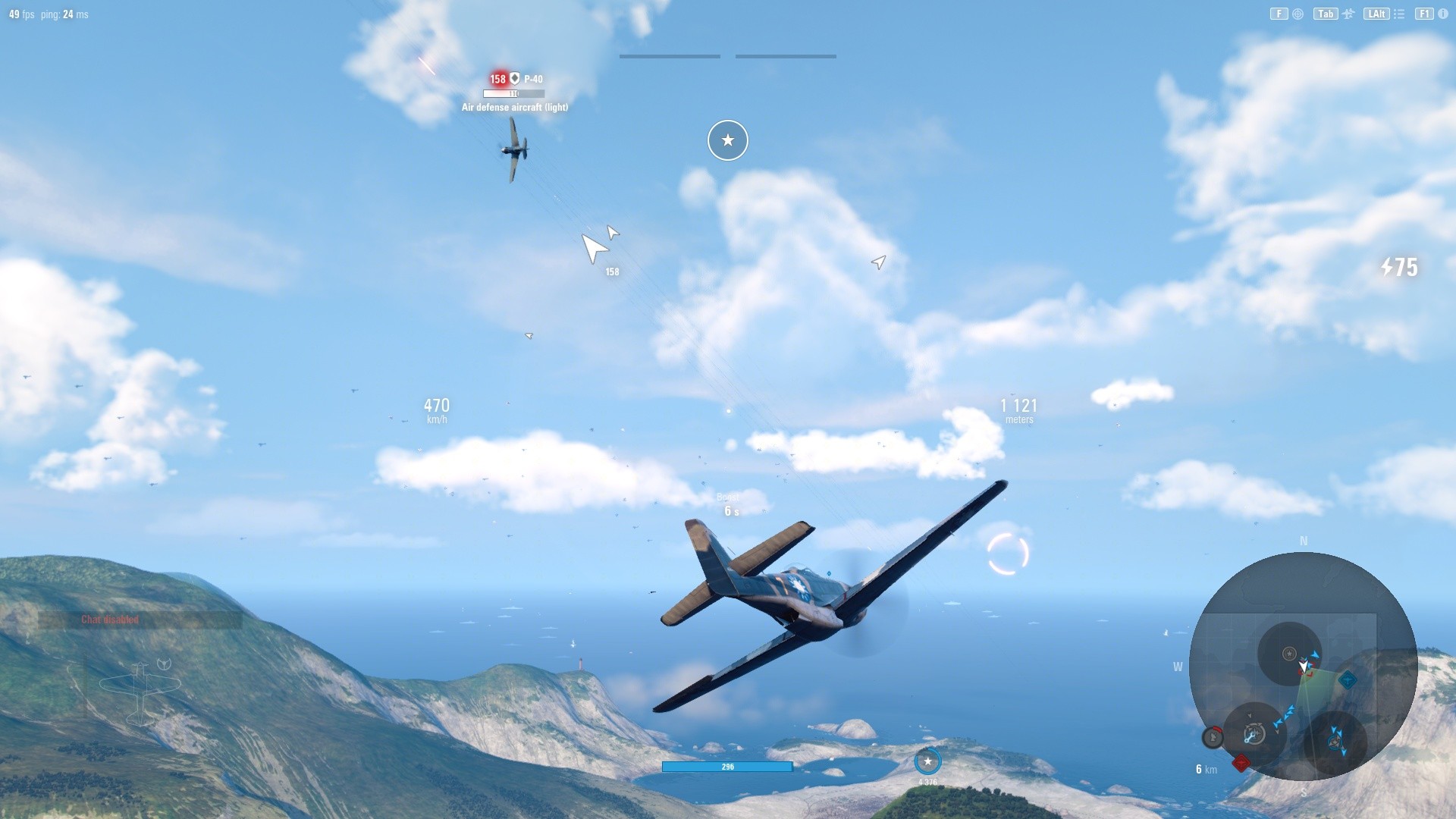Viewport: 1456px width, 819px height.
Task: Click the white player arrow on the minimap
Action: pyautogui.click(x=1303, y=666)
